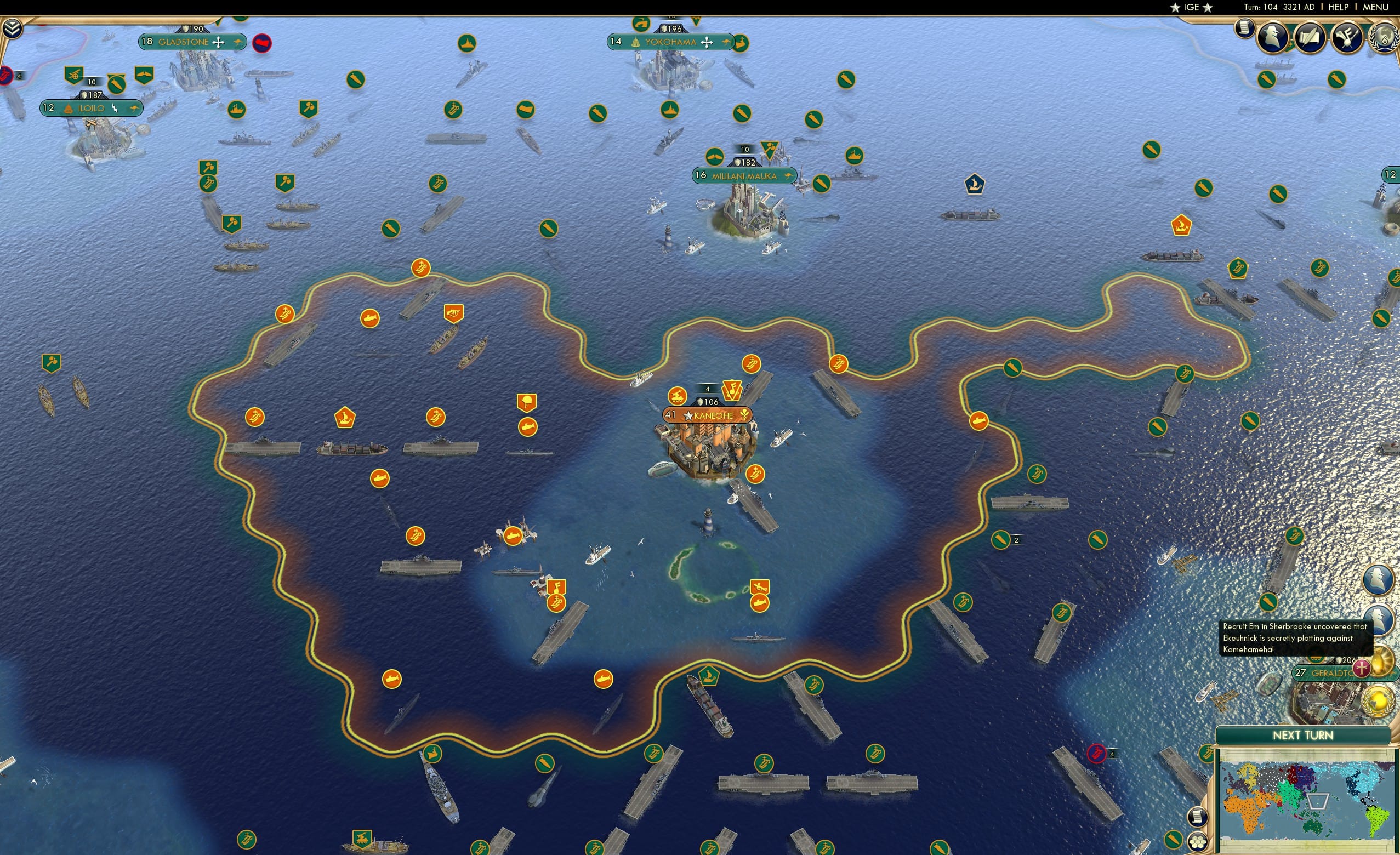Open the game MENU
Image resolution: width=1400 pixels, height=855 pixels.
[1376, 7]
